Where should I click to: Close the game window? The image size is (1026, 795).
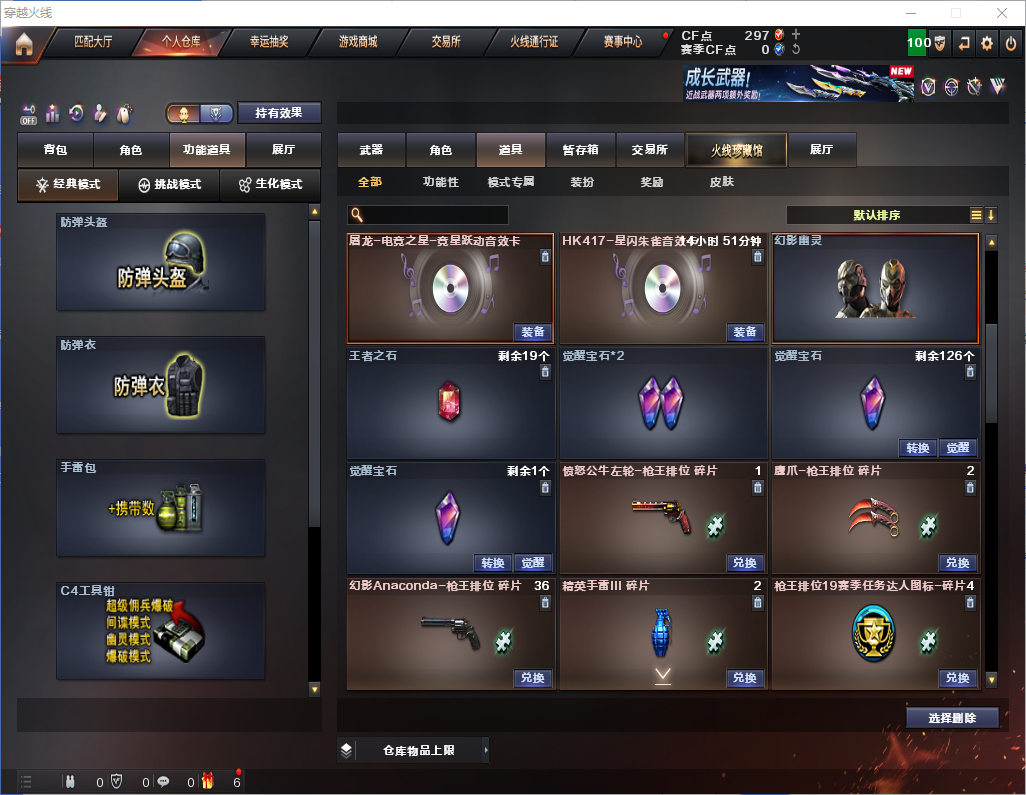(1000, 13)
